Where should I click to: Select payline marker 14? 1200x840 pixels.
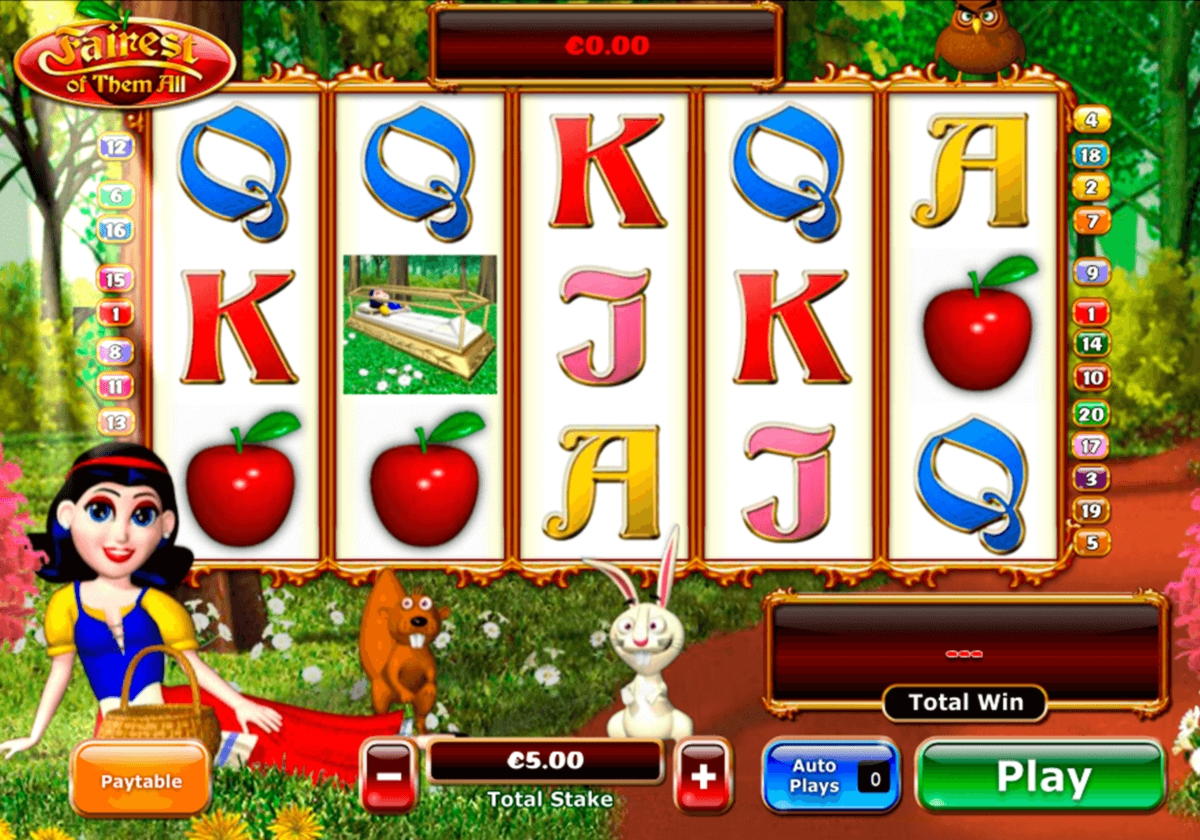(x=1092, y=345)
